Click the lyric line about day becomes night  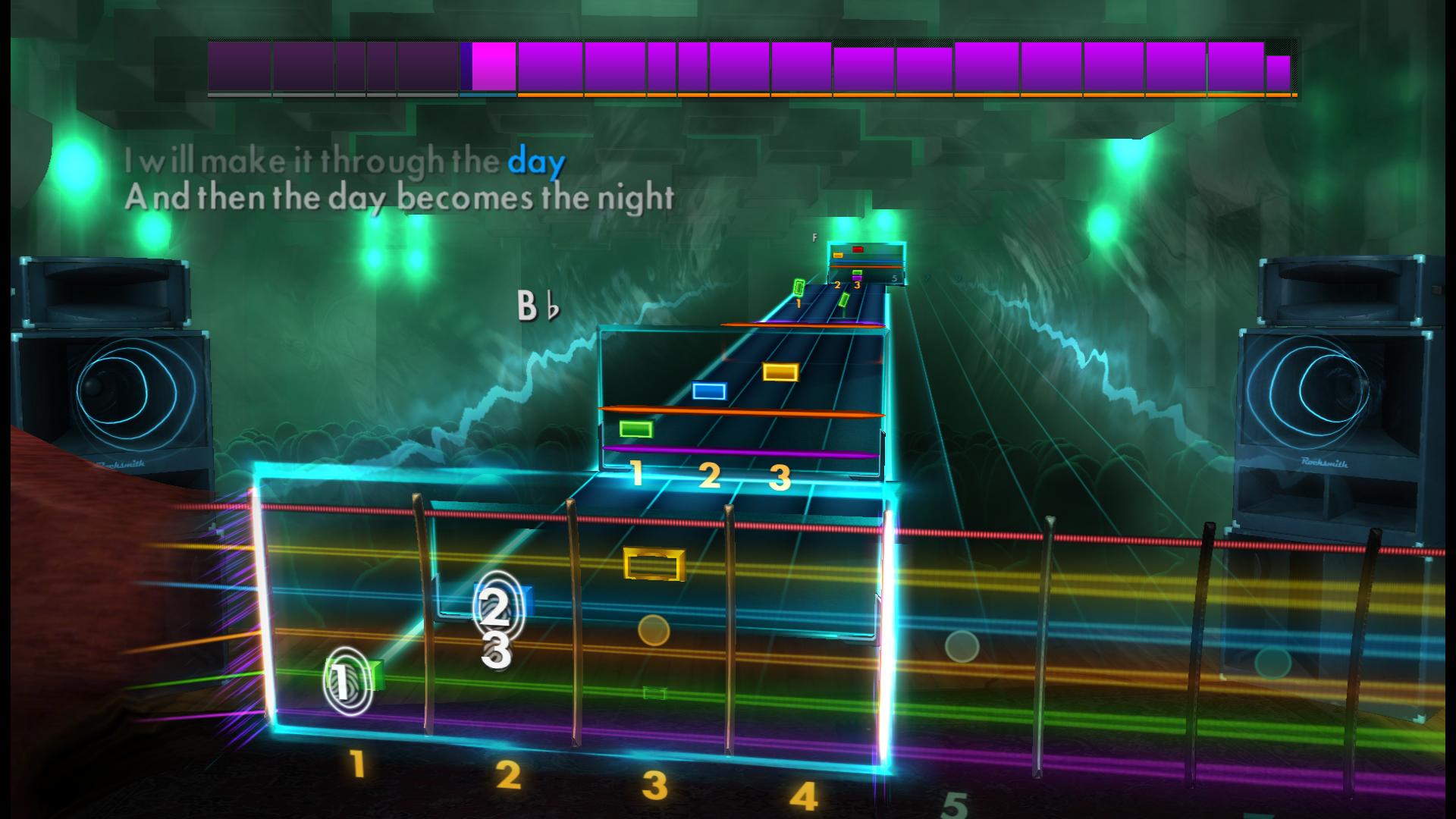[x=400, y=196]
